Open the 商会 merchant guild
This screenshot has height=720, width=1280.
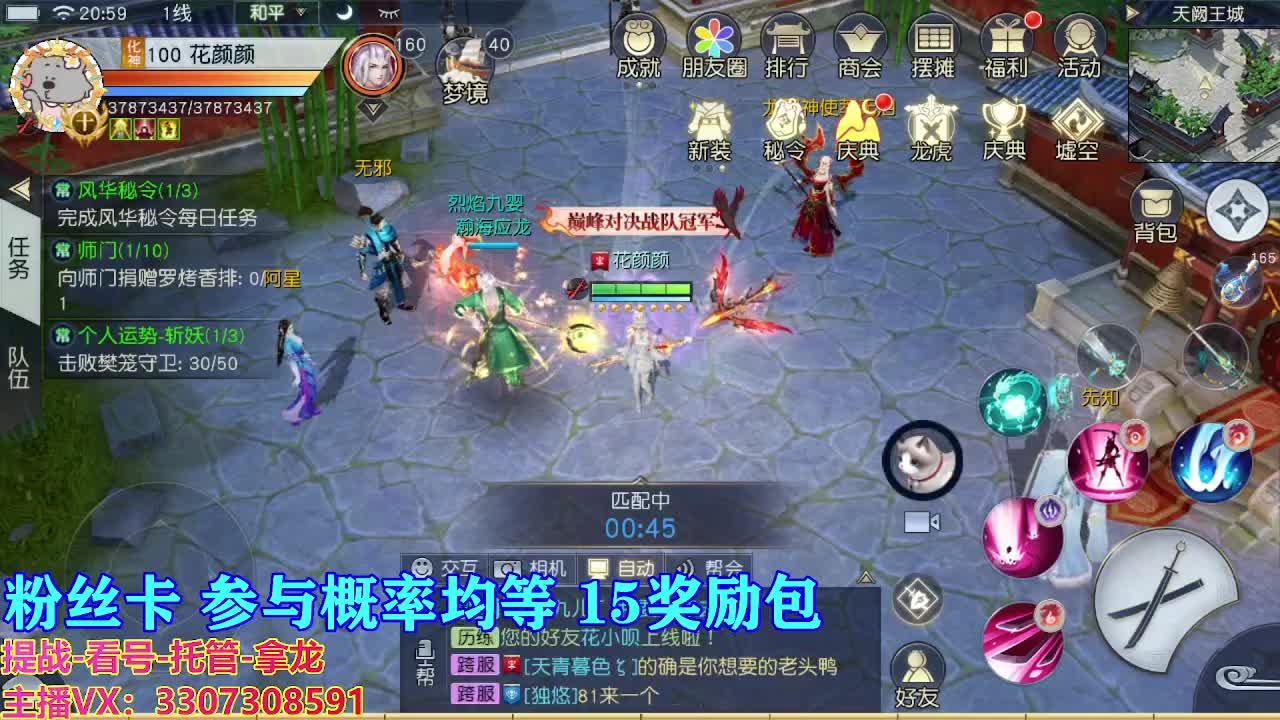pyautogui.click(x=859, y=47)
